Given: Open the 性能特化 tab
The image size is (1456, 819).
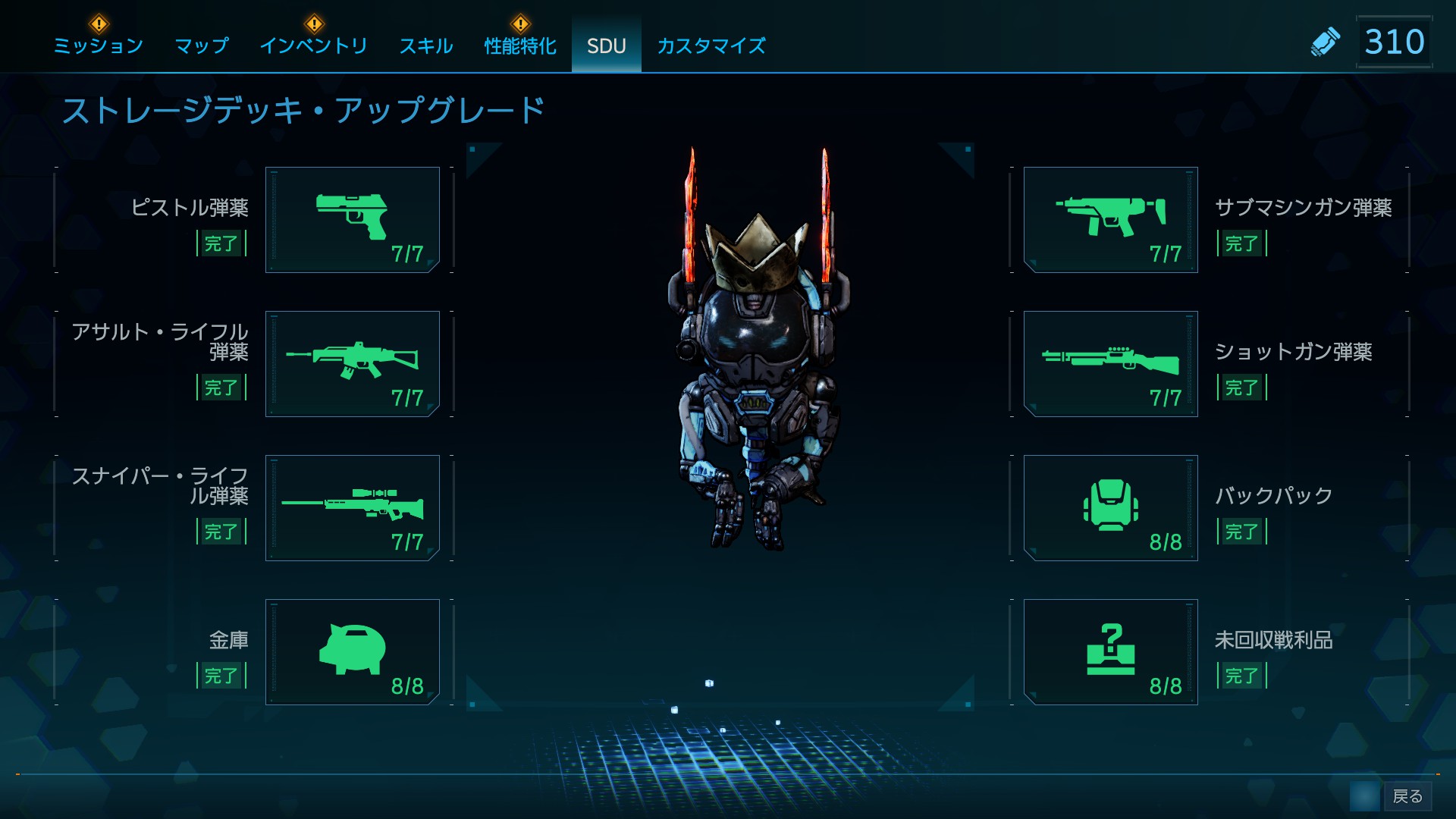Looking at the screenshot, I should pos(520,46).
